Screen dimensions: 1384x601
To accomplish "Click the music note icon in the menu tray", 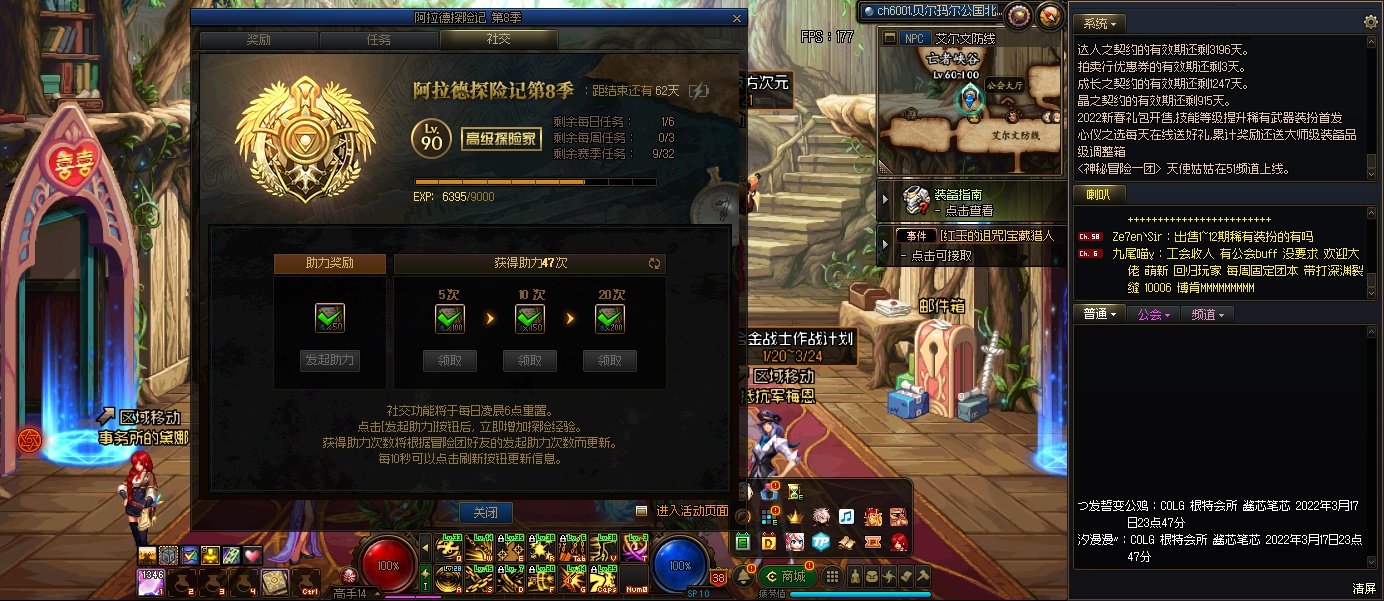I will [846, 517].
